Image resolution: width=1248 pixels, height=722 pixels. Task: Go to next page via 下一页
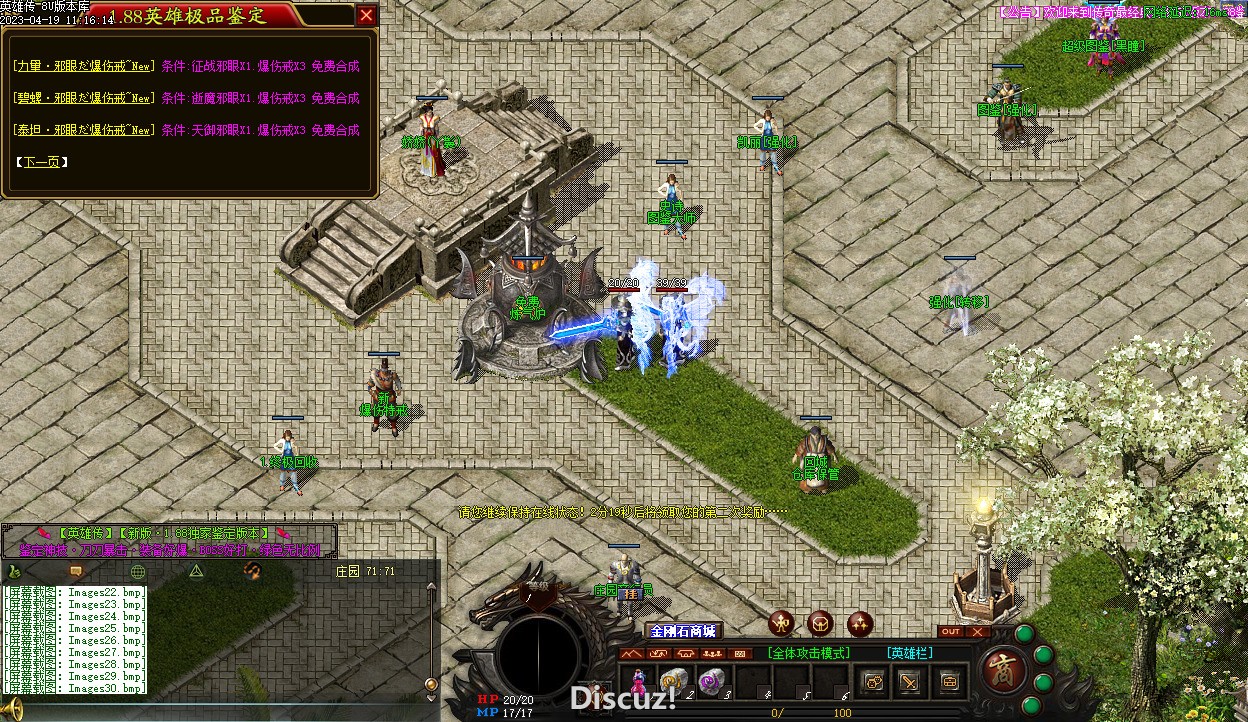point(43,162)
